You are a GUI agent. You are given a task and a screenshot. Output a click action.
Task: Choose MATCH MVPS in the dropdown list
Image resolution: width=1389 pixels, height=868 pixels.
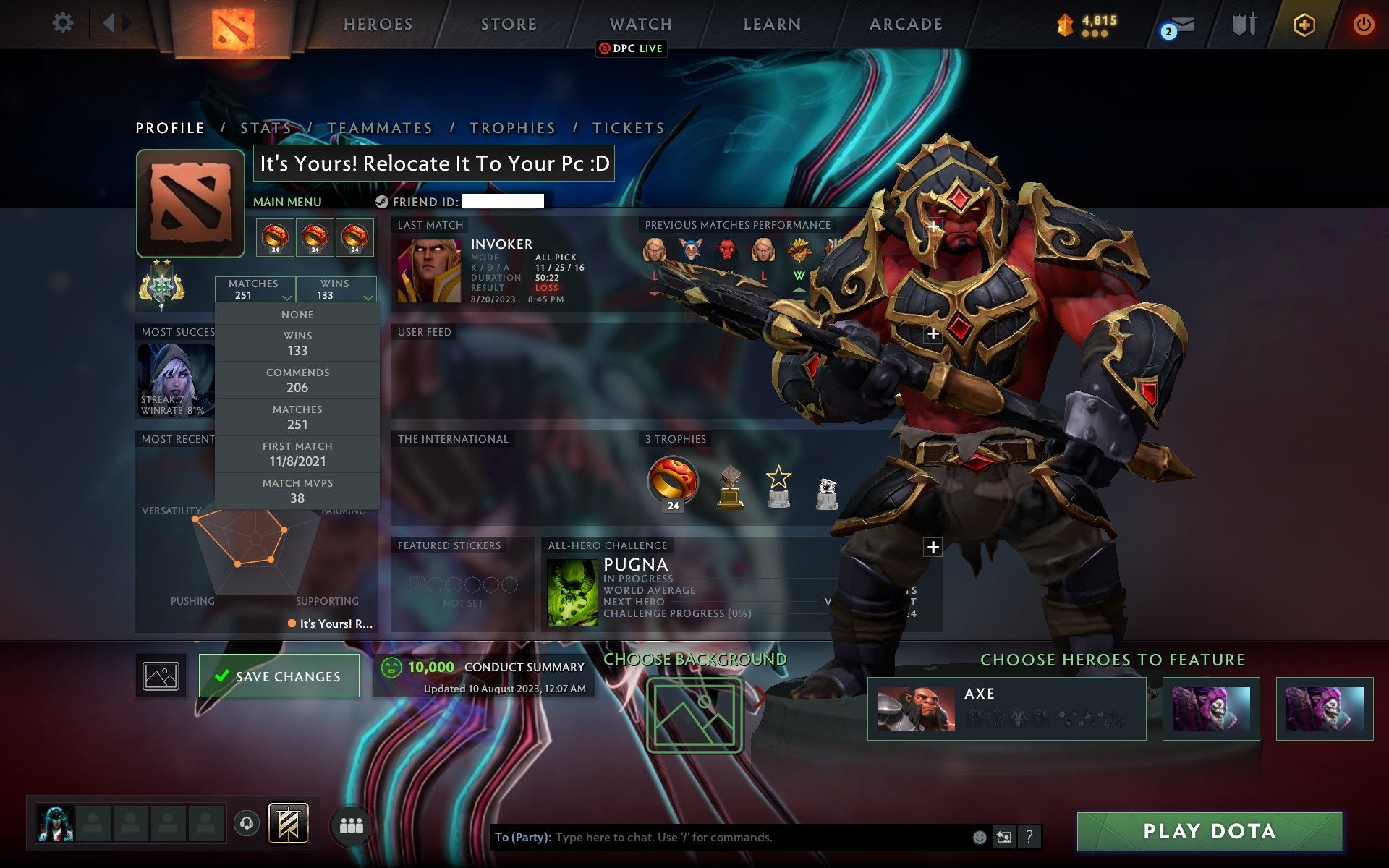point(298,490)
